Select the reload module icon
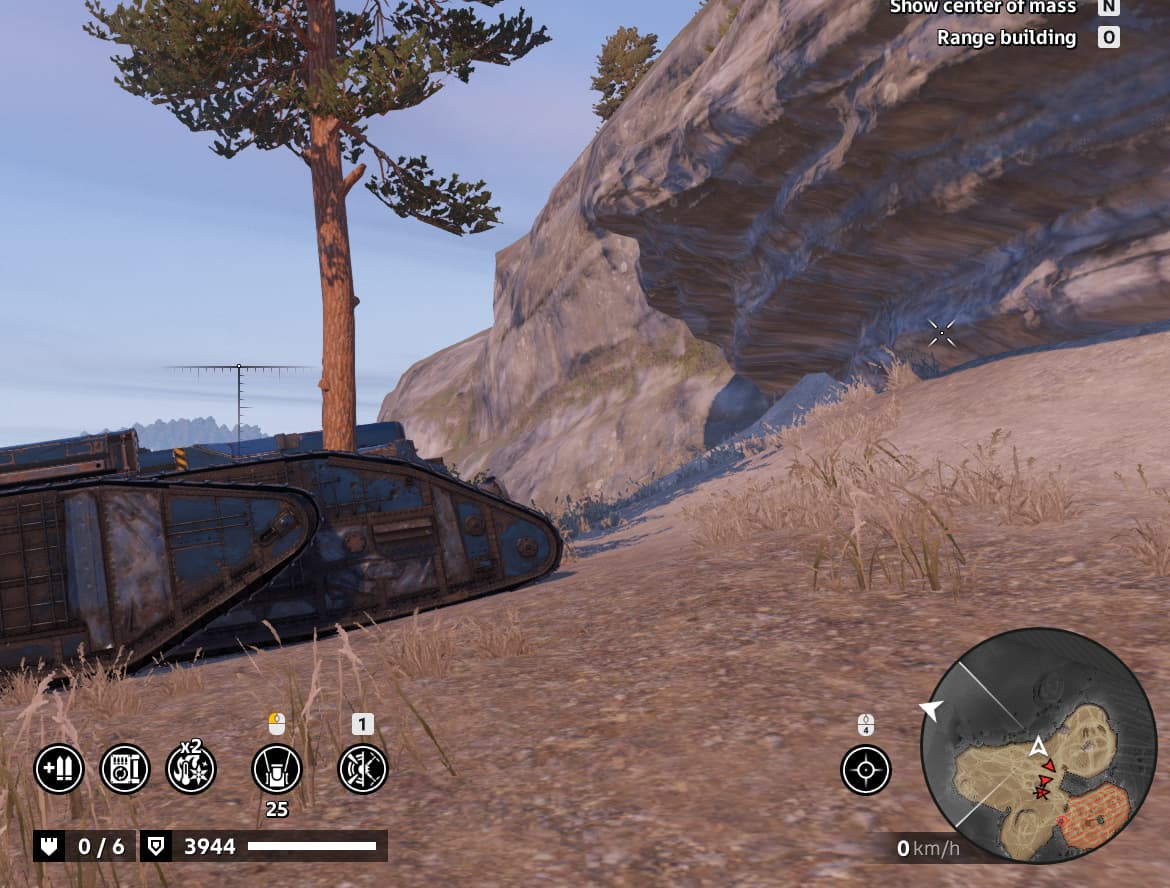The height and width of the screenshot is (888, 1170). pos(125,769)
